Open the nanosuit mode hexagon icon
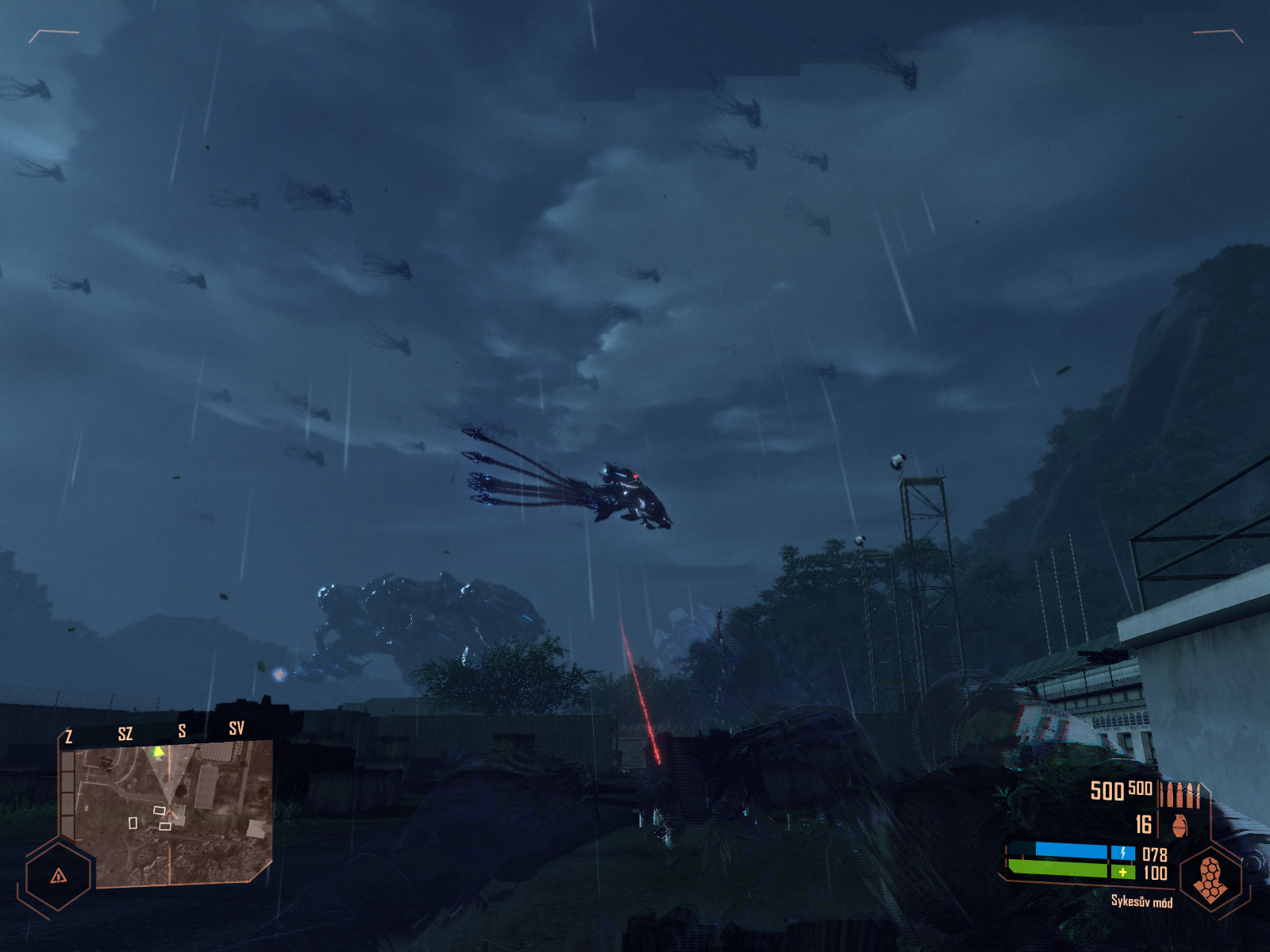The width and height of the screenshot is (1270, 952). coord(1210,879)
